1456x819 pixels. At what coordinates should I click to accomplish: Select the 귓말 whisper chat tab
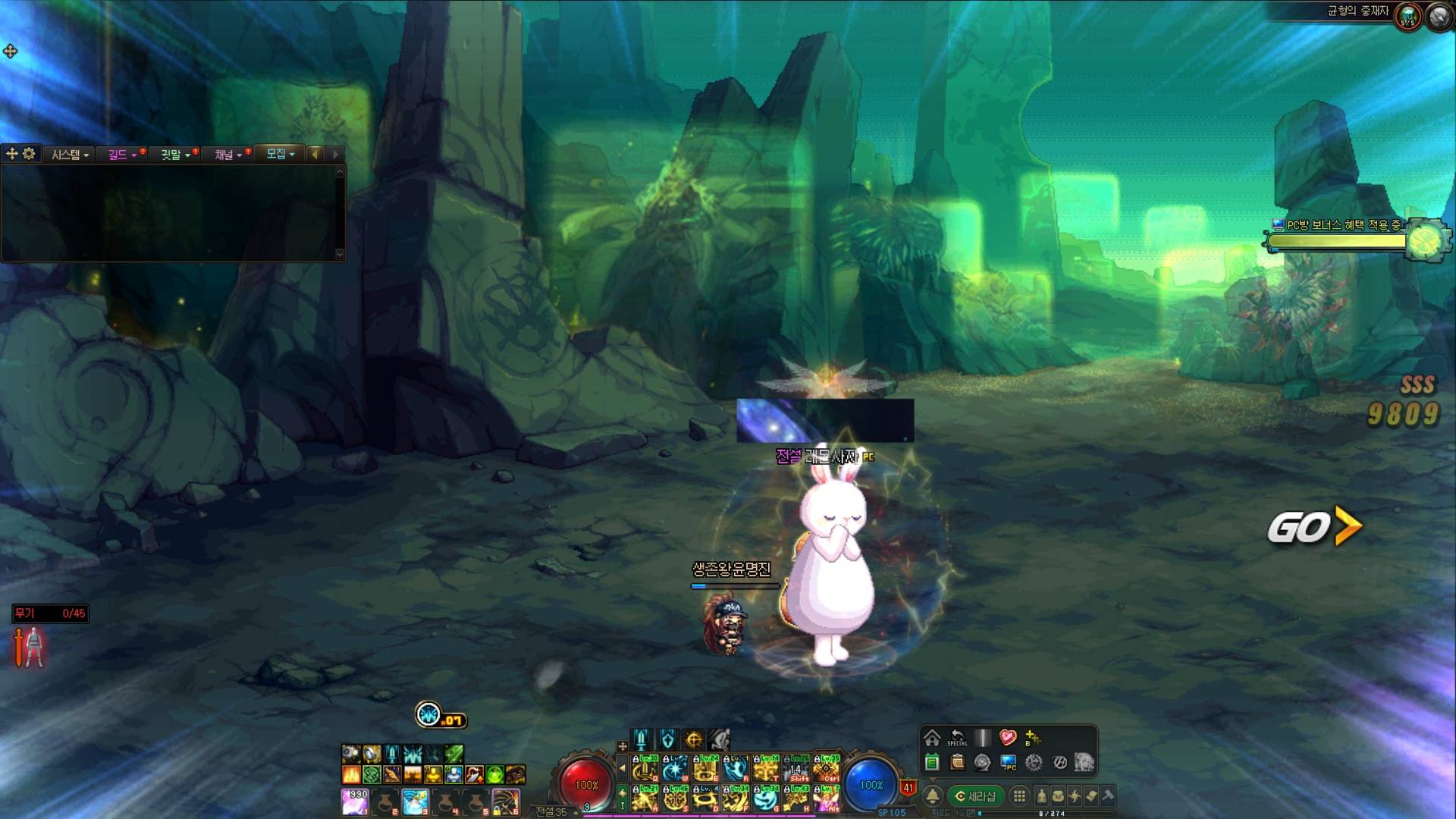click(174, 155)
